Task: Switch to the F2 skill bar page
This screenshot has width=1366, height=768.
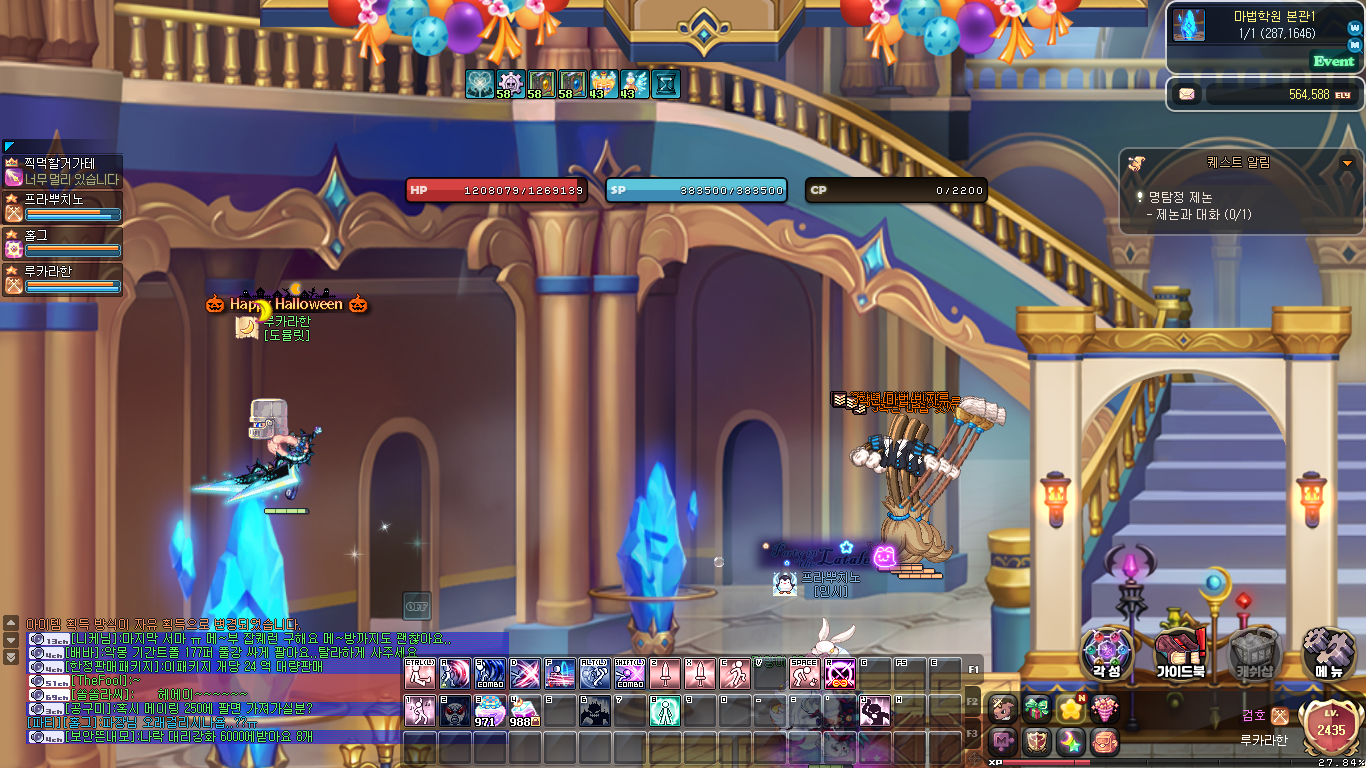Action: [973, 703]
